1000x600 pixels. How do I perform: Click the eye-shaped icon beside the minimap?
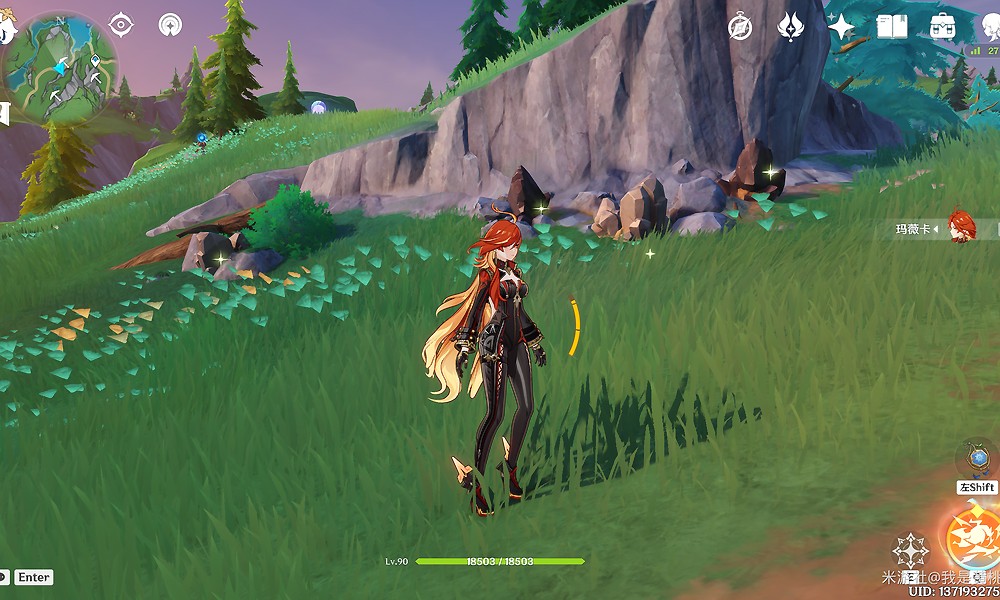[x=121, y=25]
